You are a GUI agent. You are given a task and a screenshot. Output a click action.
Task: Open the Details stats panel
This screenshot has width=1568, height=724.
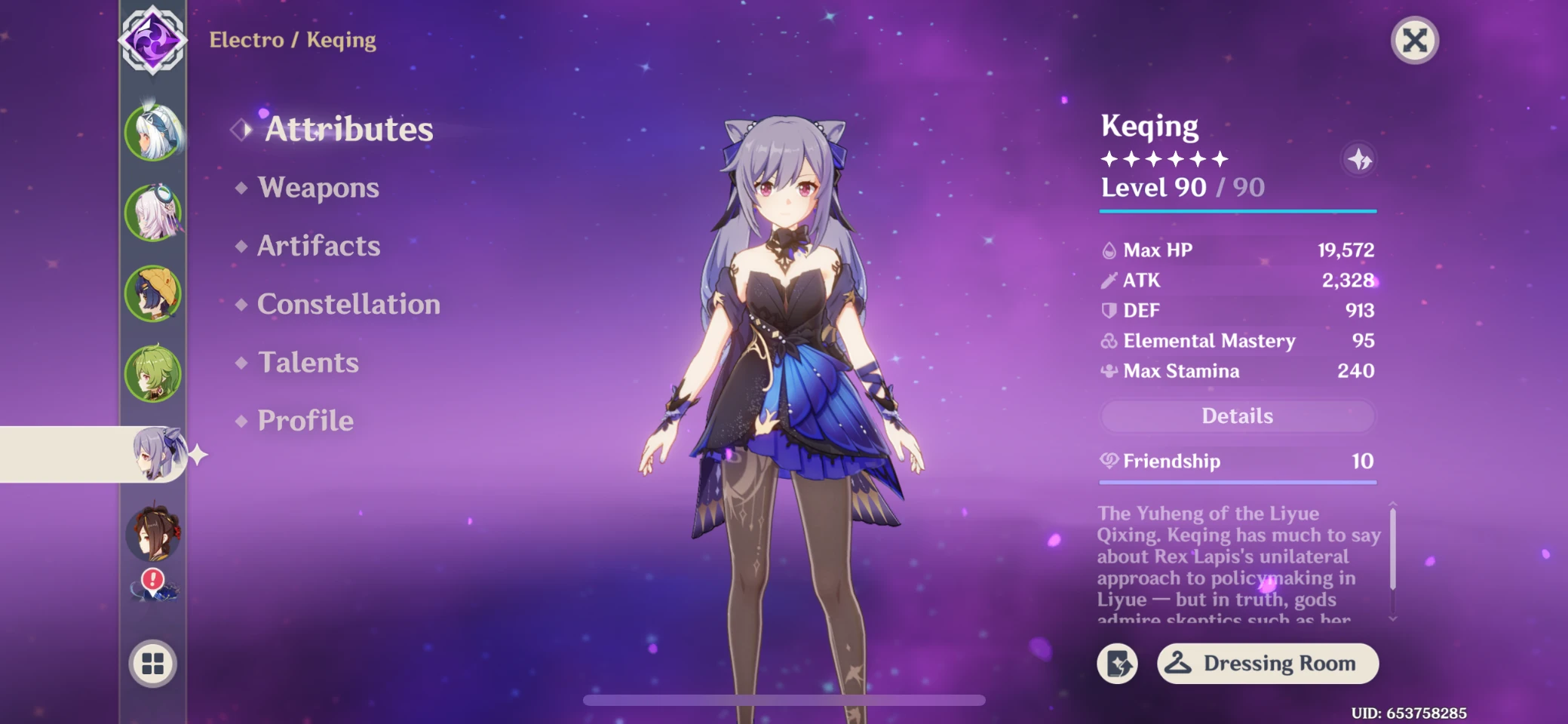[x=1237, y=416]
